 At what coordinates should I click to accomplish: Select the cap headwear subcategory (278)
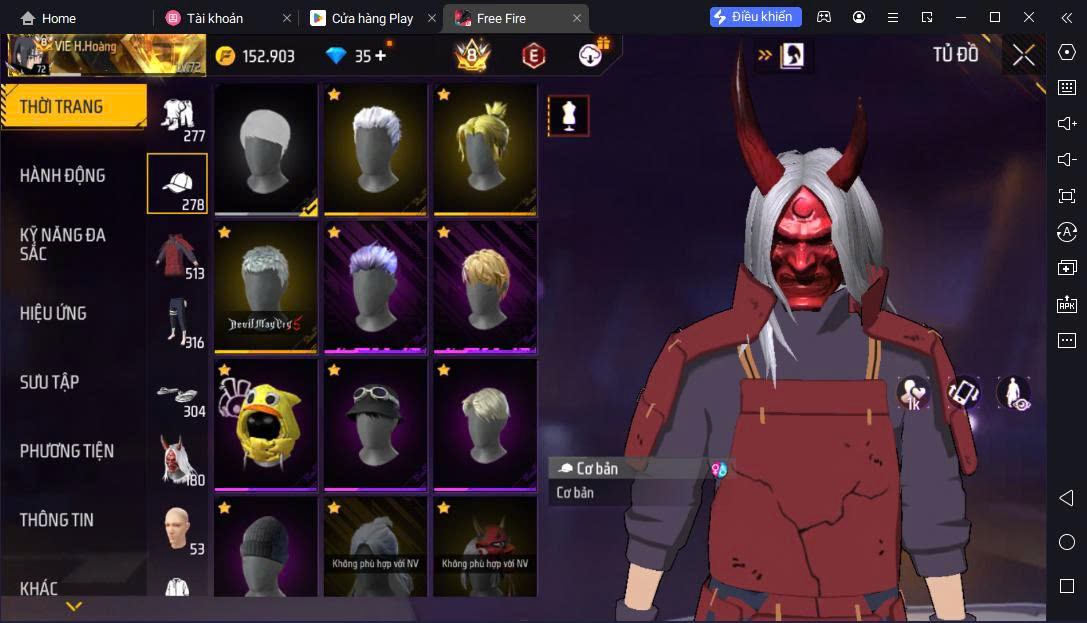(x=177, y=184)
